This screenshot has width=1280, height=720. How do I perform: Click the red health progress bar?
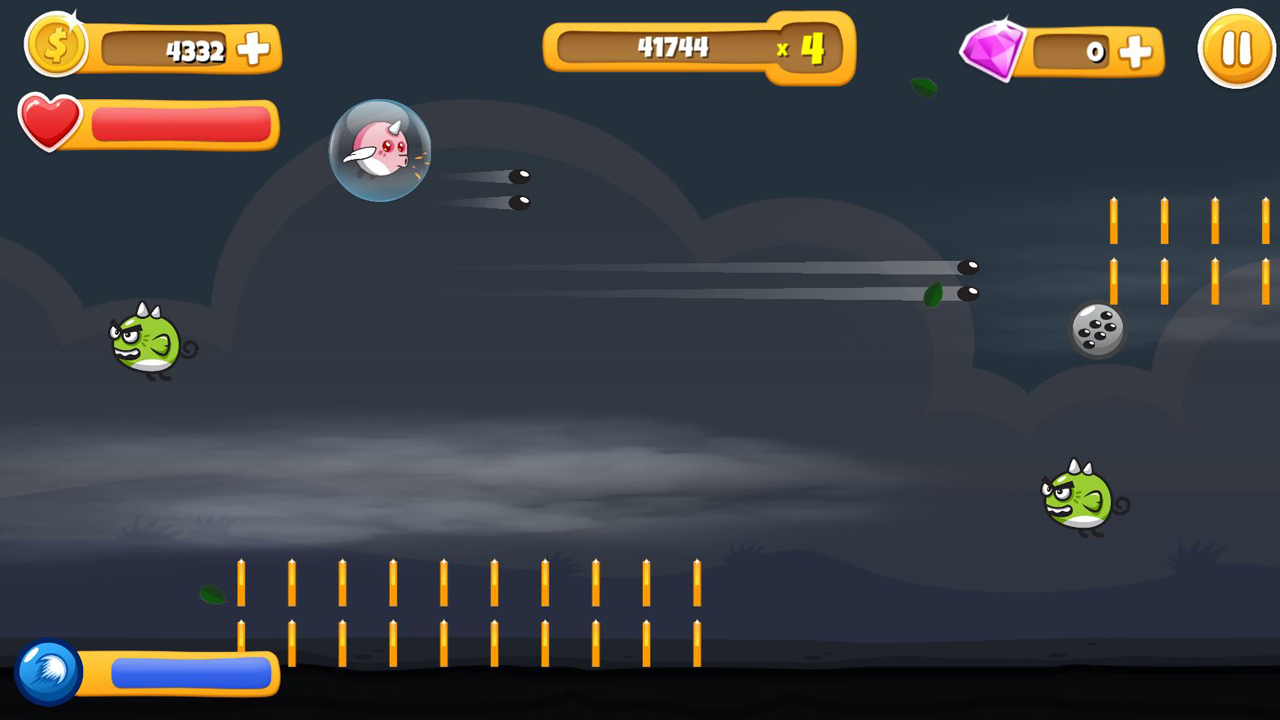coord(180,123)
